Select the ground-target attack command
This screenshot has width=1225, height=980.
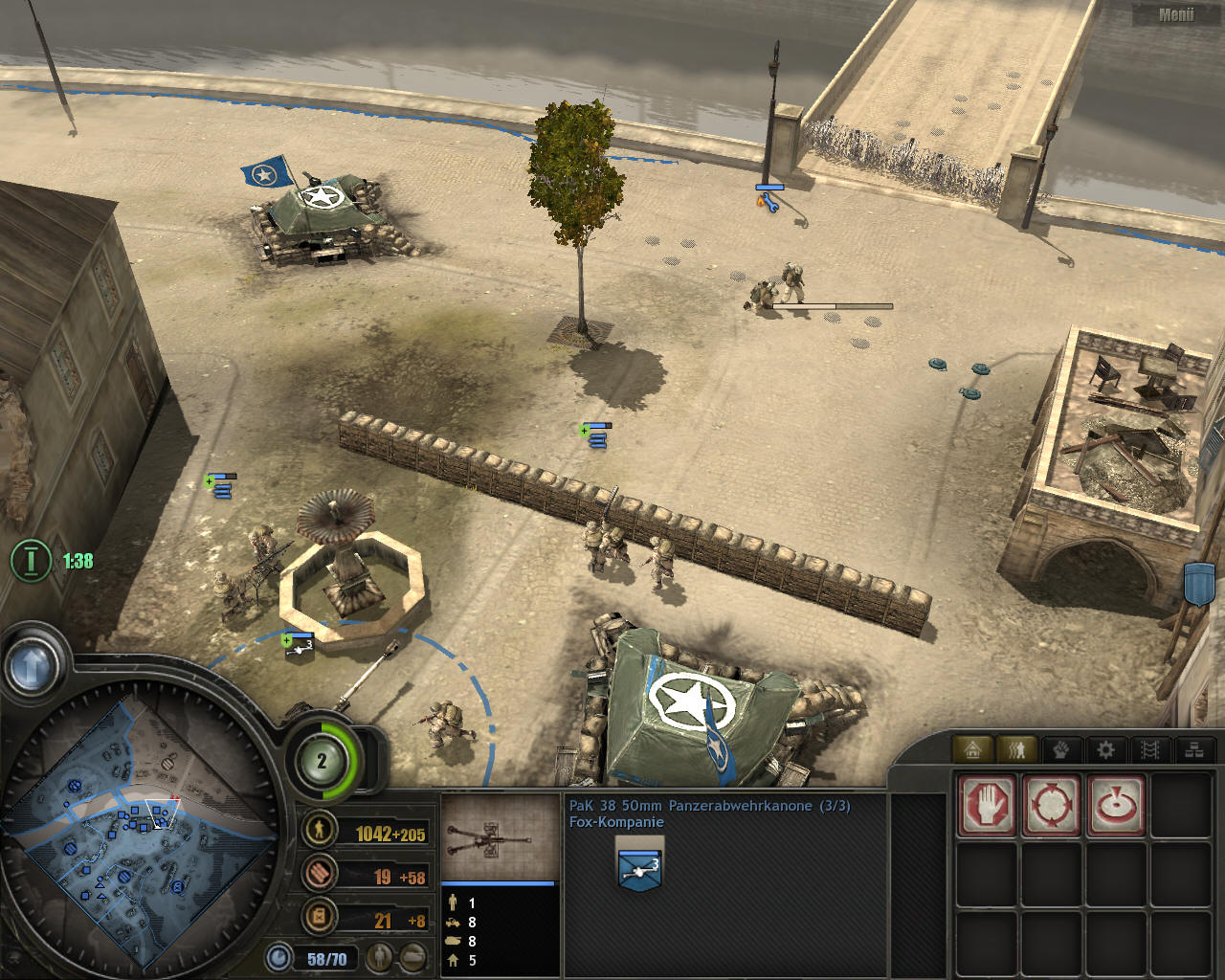coord(1116,805)
